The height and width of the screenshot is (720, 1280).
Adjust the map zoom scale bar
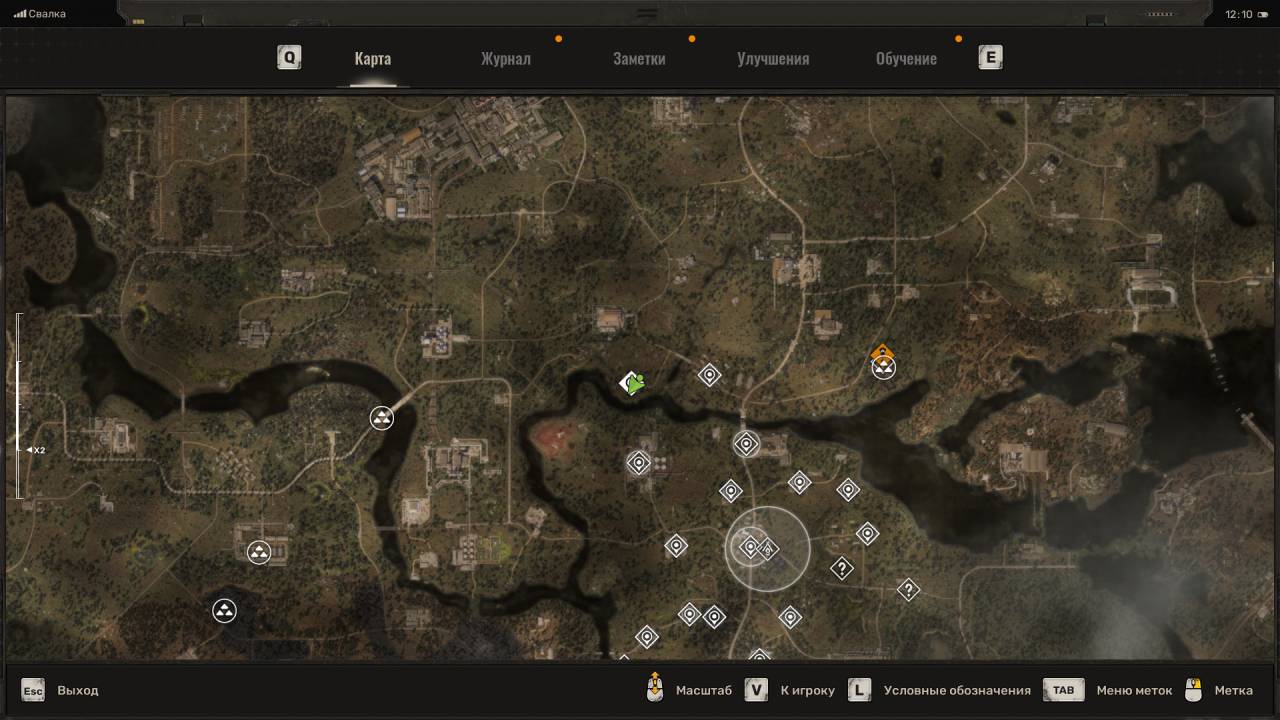[18, 405]
